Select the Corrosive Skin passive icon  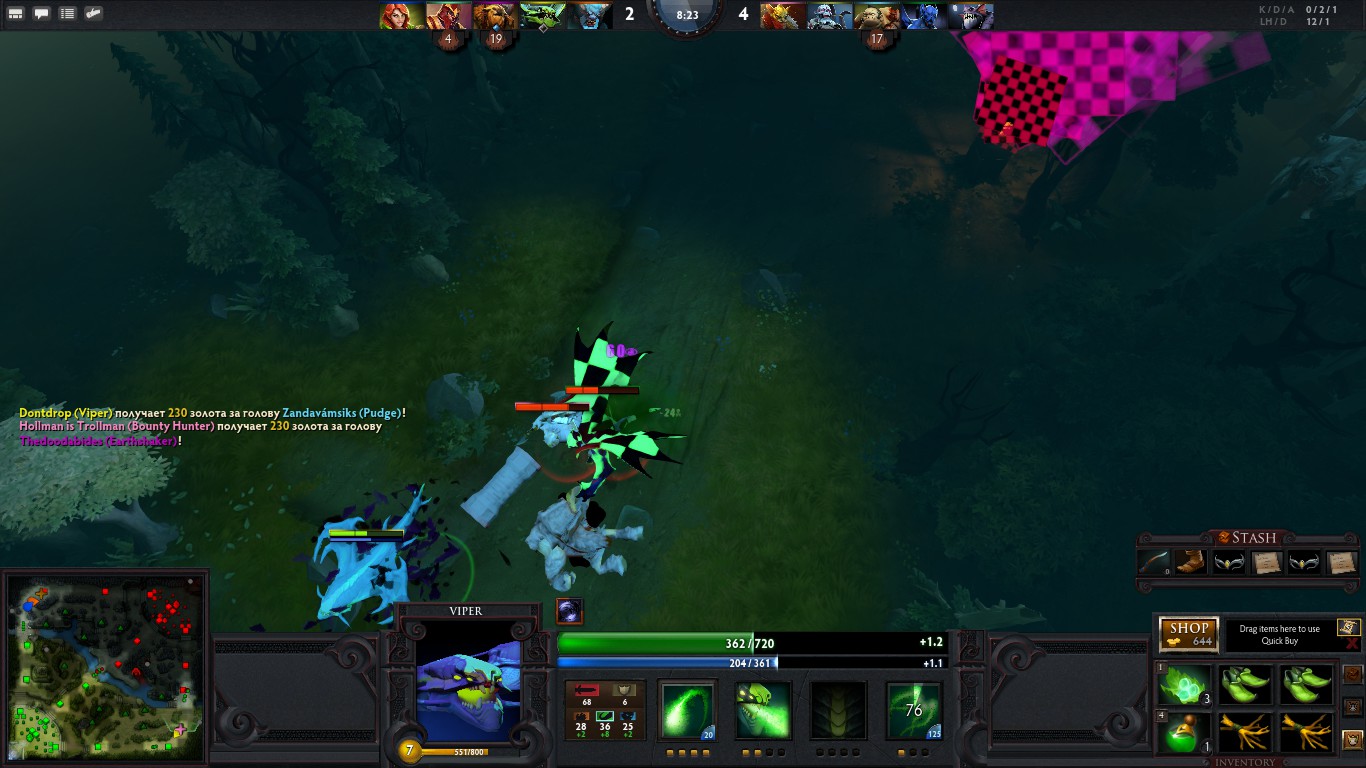(x=837, y=710)
